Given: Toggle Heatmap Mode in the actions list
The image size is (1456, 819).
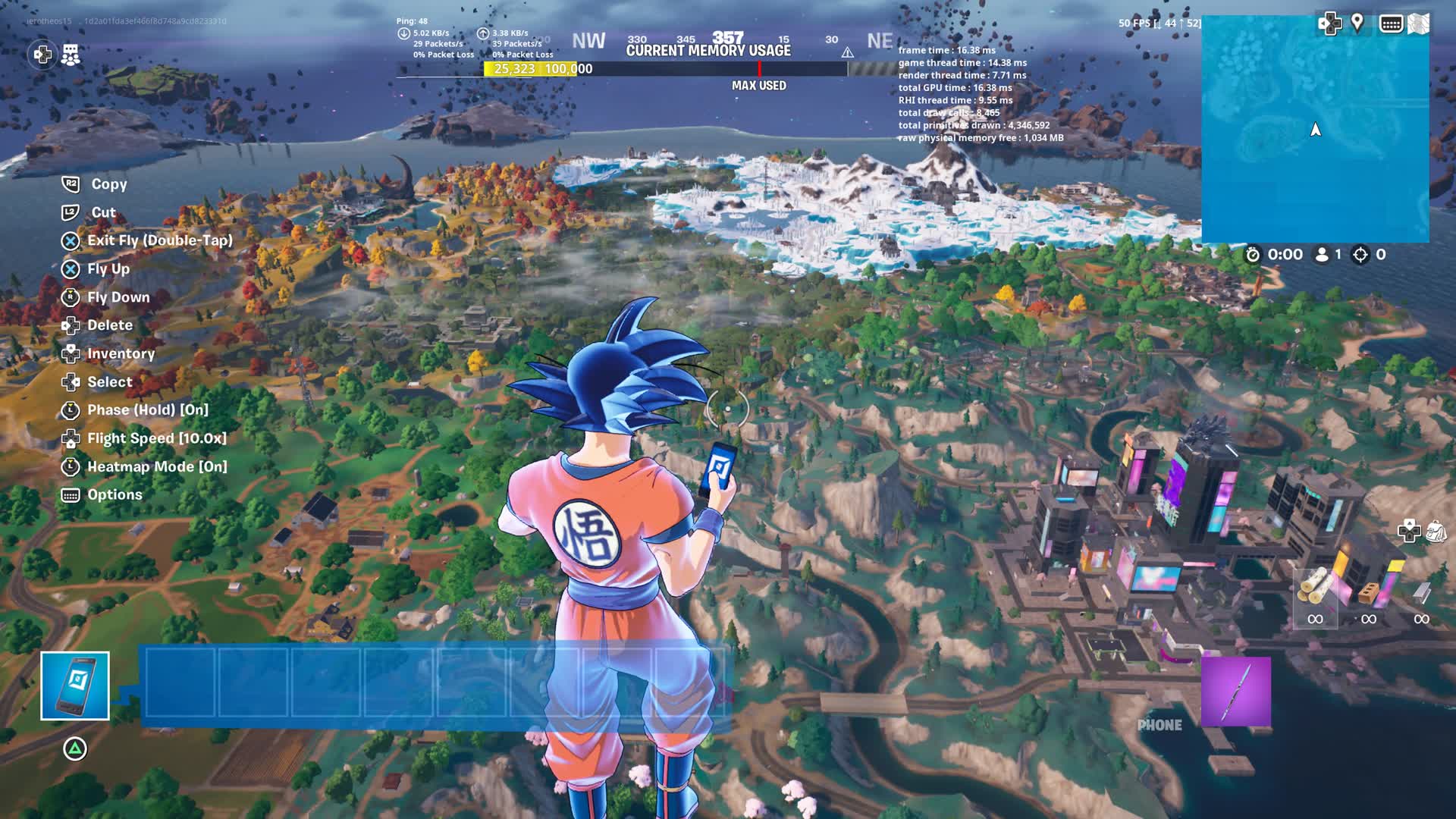Looking at the screenshot, I should [x=156, y=467].
